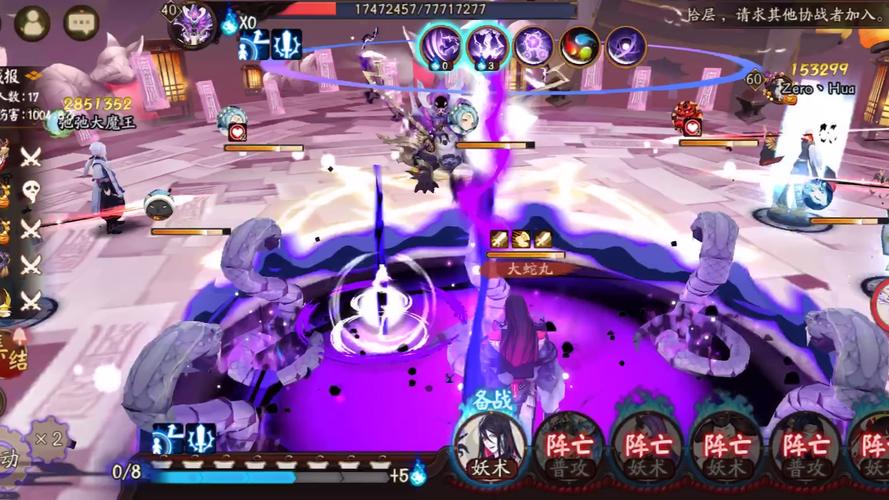Tap the skull icon in the report list
Screen dimensions: 889x500
[x=31, y=192]
